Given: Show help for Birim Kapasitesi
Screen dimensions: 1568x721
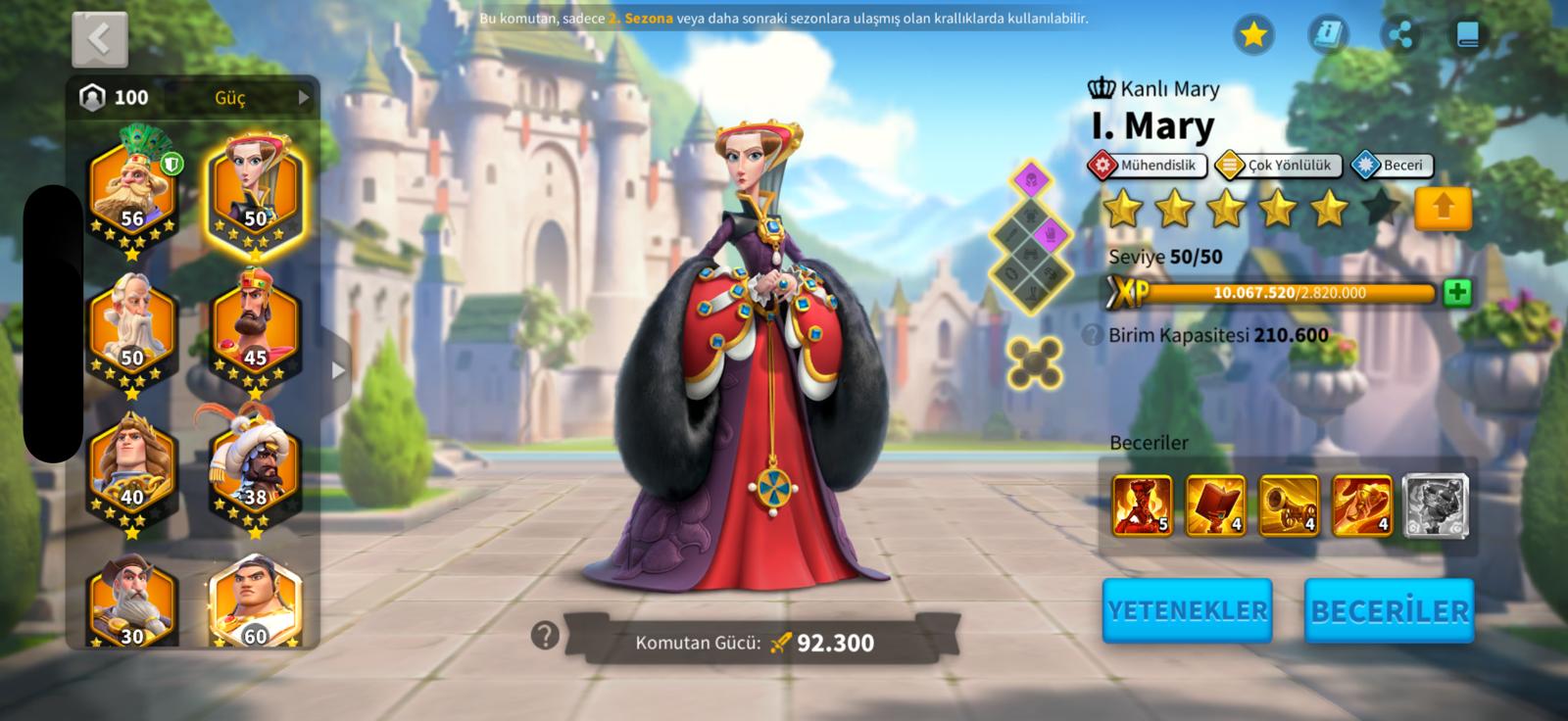Looking at the screenshot, I should click(x=1093, y=335).
